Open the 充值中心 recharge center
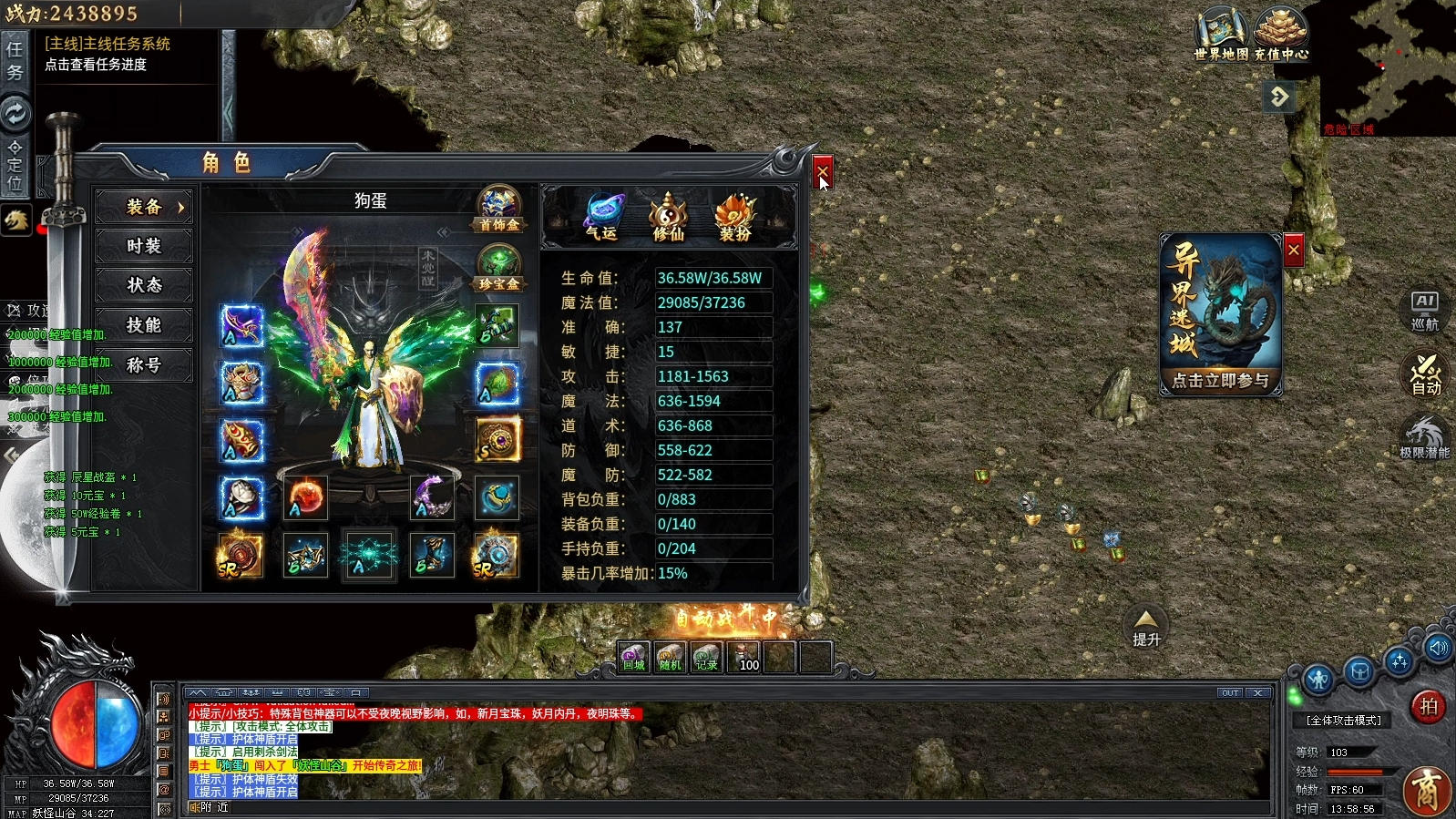1456x819 pixels. (x=1281, y=34)
